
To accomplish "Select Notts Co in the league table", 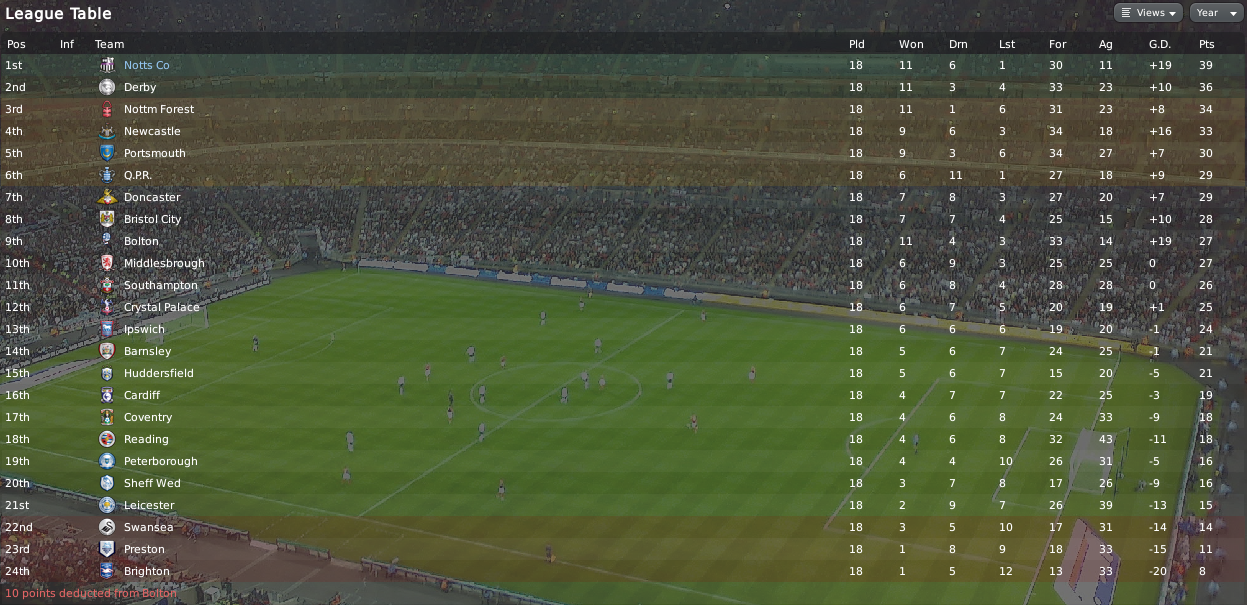I will 146,65.
